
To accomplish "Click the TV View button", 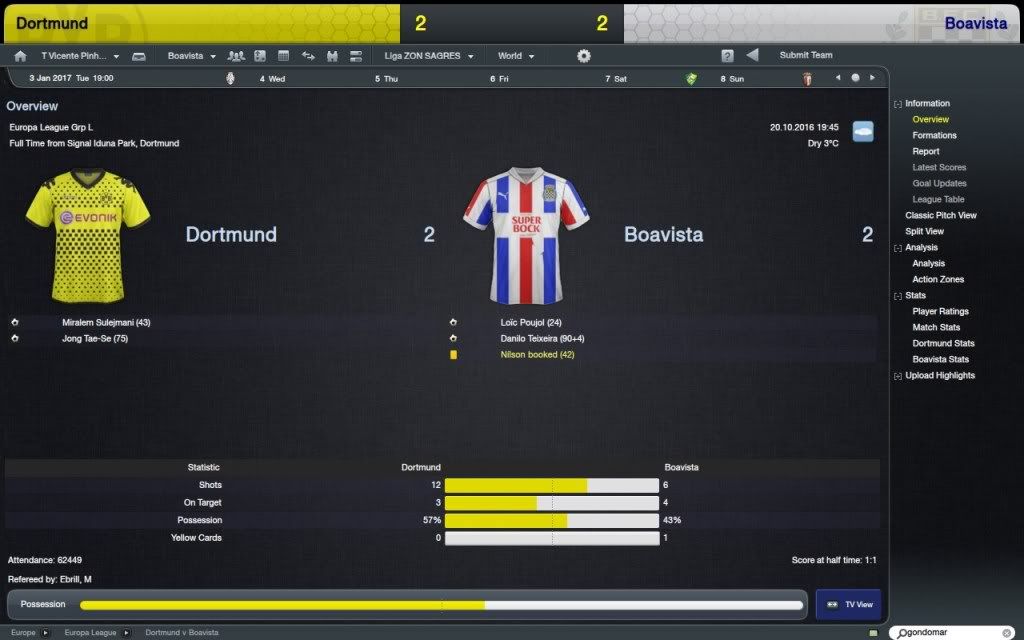I will click(x=847, y=604).
